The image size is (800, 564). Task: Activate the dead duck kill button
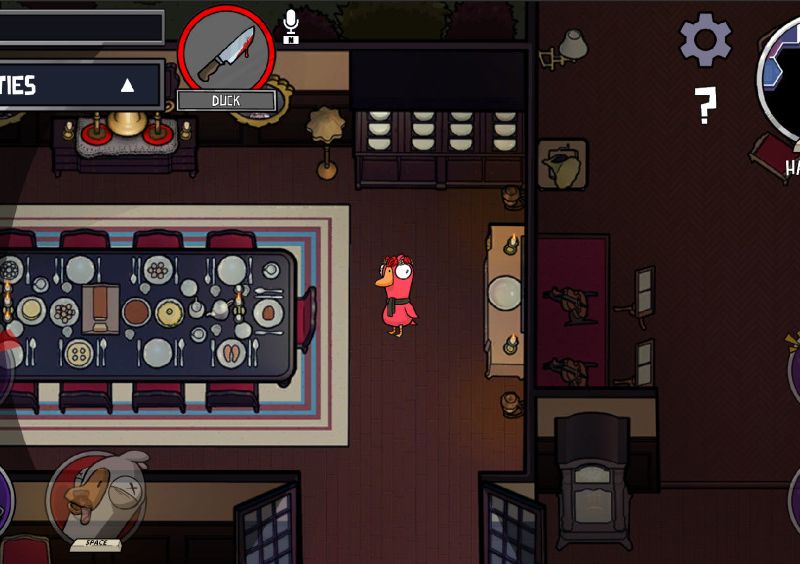coord(96,497)
